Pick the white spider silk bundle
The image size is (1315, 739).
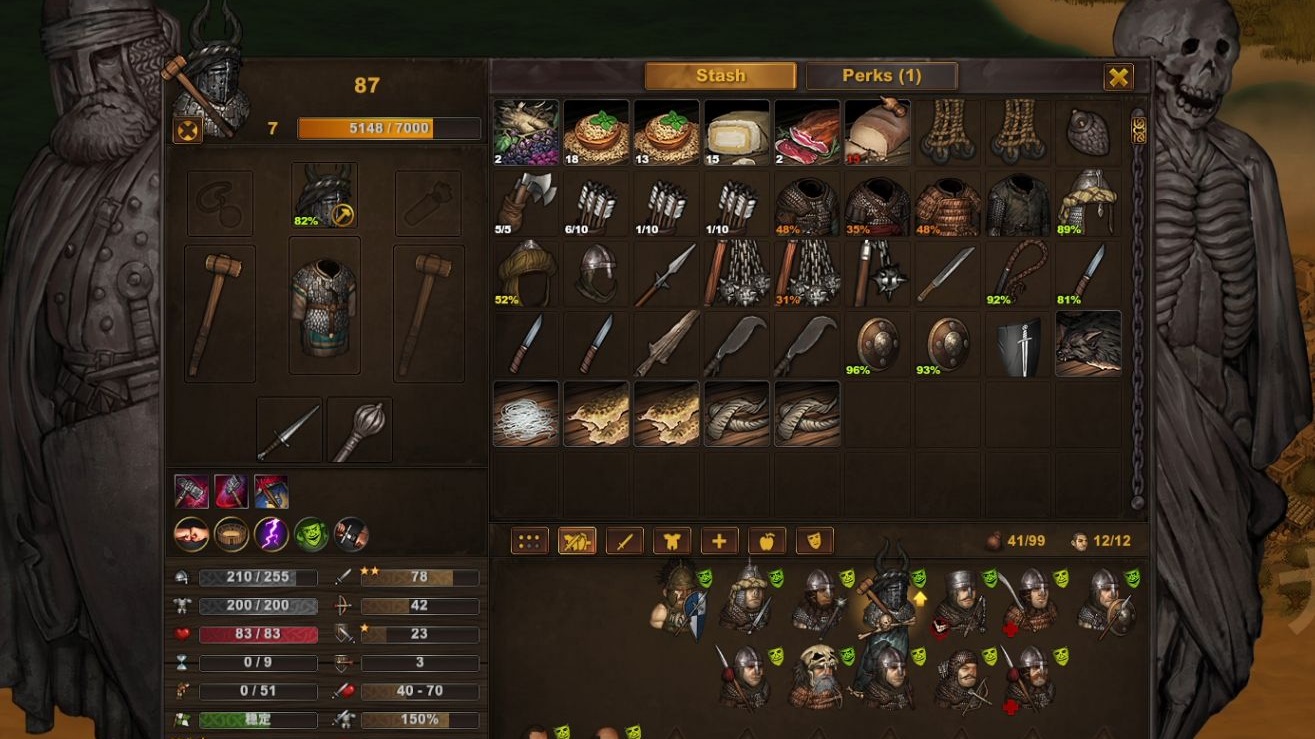pyautogui.click(x=526, y=413)
